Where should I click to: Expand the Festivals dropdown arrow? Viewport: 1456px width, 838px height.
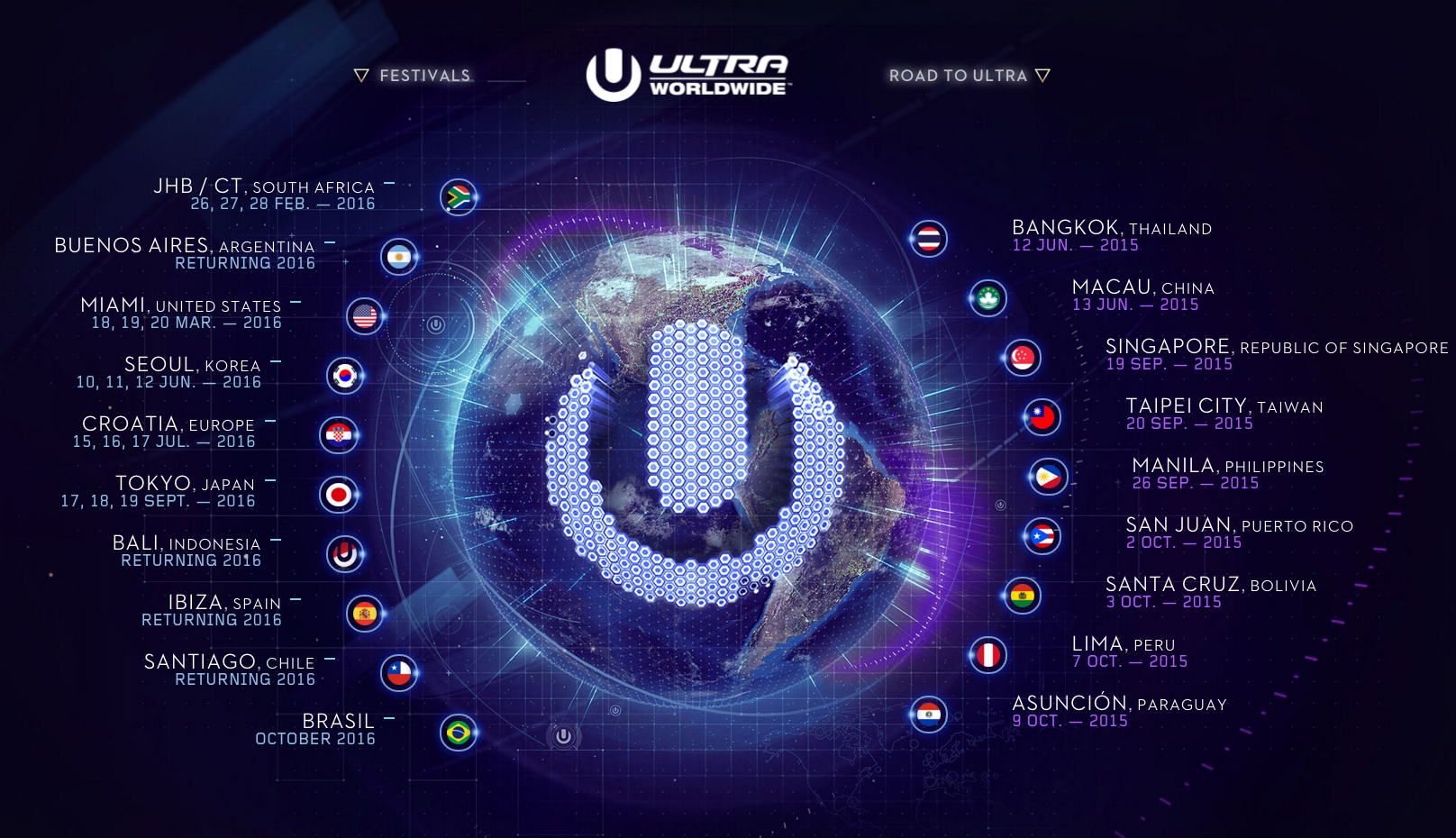[x=359, y=76]
